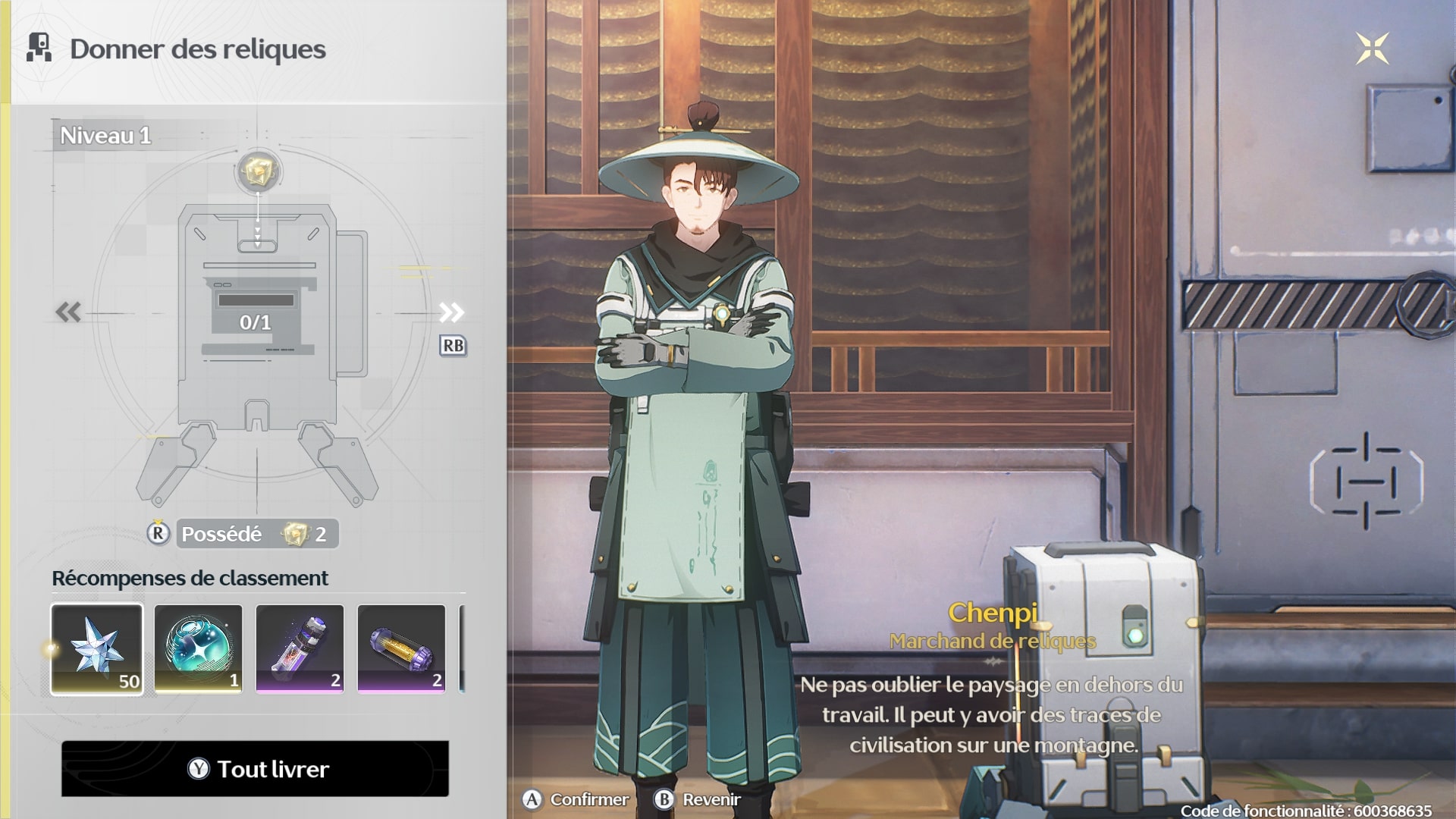Select the silver star reward with 50
This screenshot has height=819, width=1456.
[x=97, y=648]
